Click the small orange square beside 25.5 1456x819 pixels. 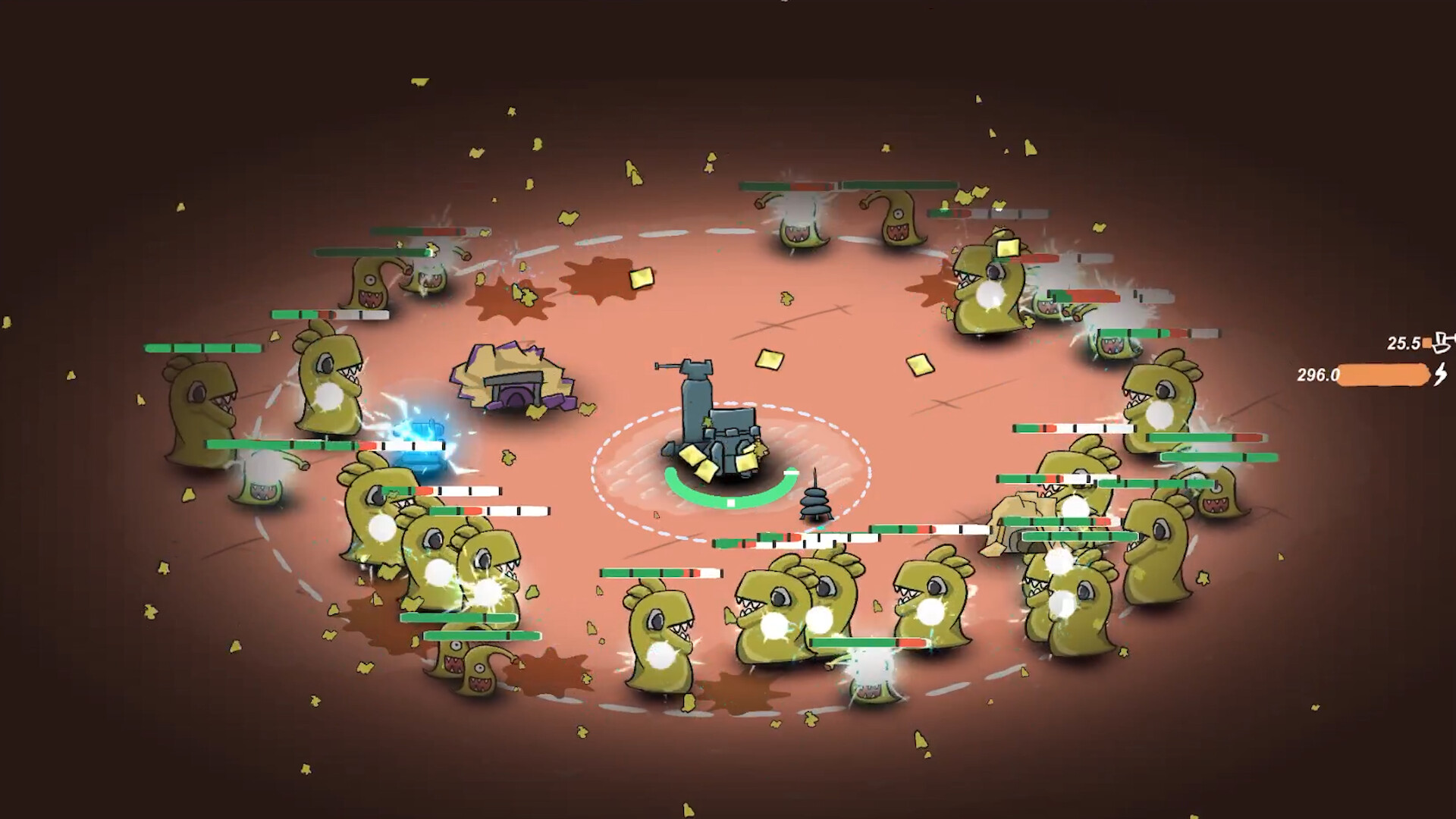click(1426, 344)
